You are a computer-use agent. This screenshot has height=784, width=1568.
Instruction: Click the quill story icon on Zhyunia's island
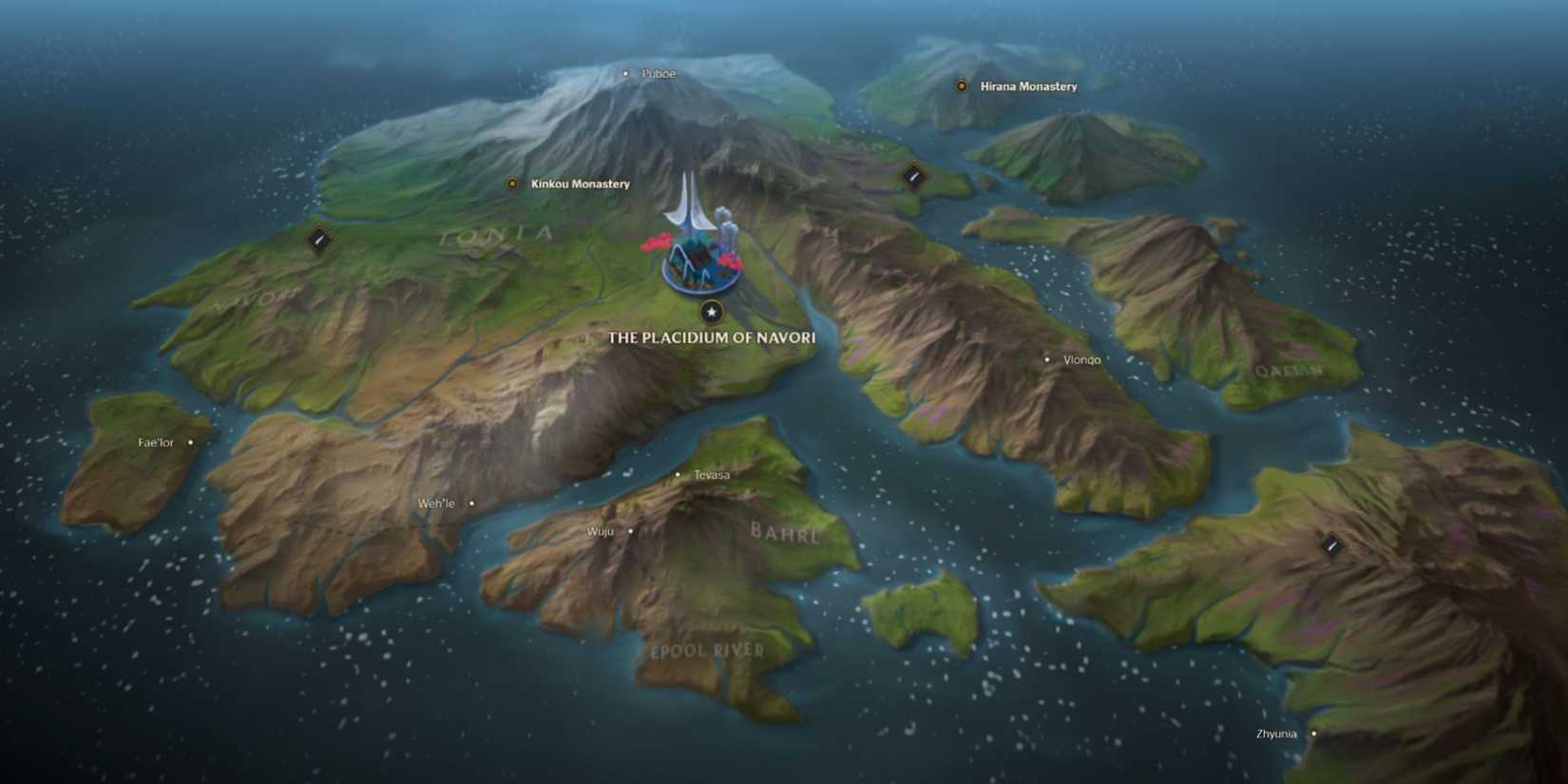[1329, 545]
